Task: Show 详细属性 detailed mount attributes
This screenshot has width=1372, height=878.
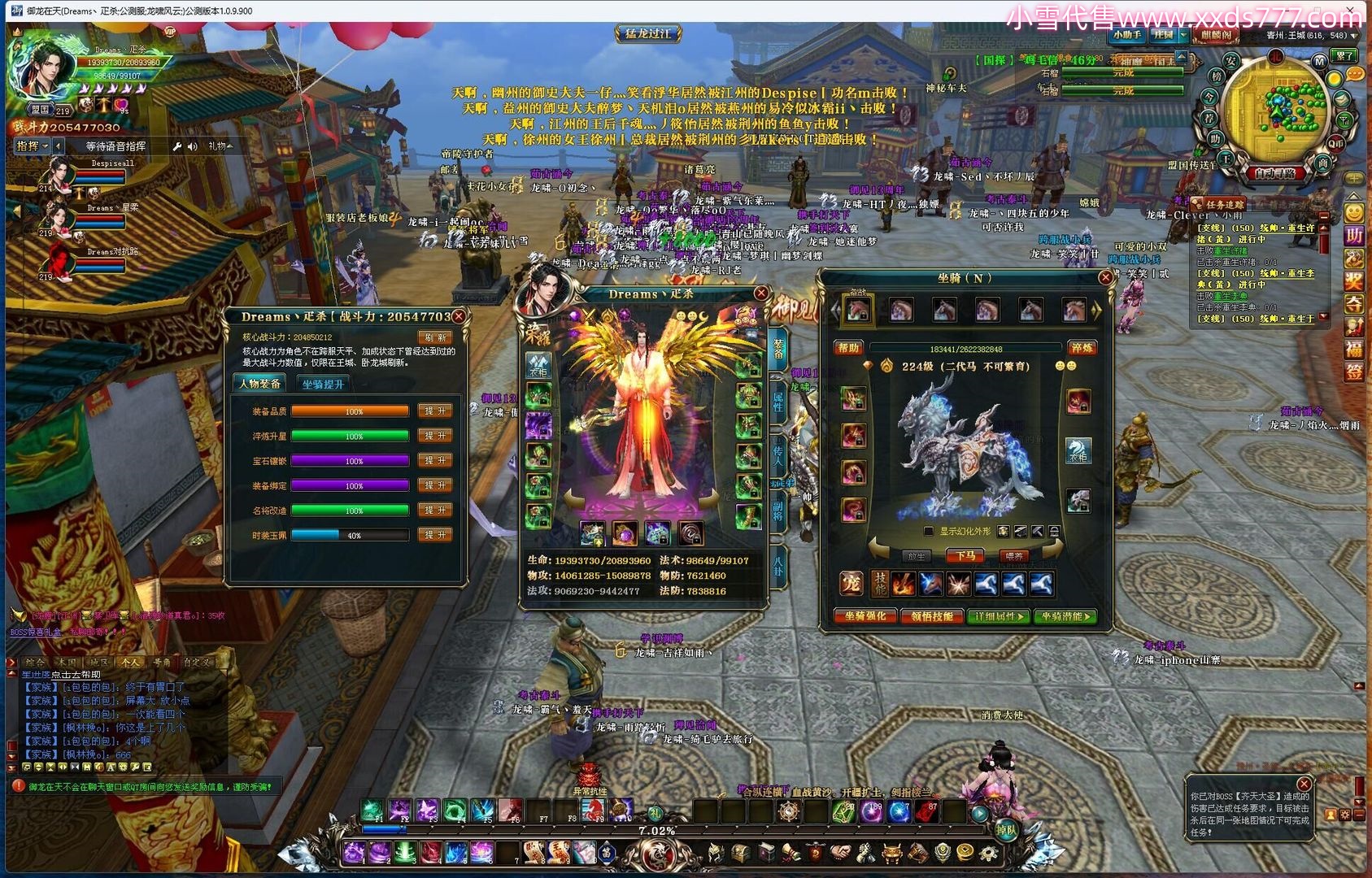Action: coord(1000,616)
